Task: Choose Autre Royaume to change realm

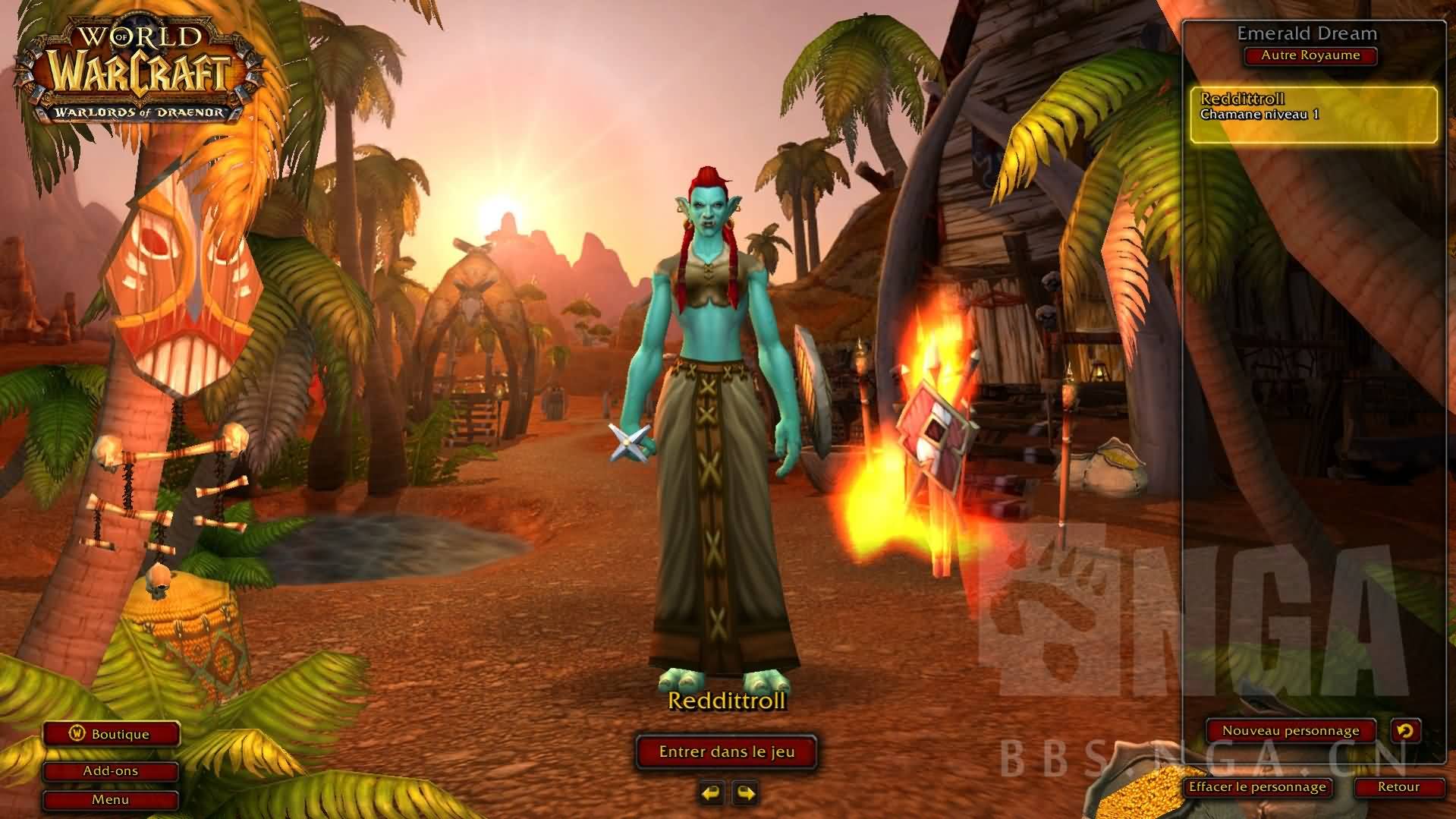Action: [x=1310, y=55]
